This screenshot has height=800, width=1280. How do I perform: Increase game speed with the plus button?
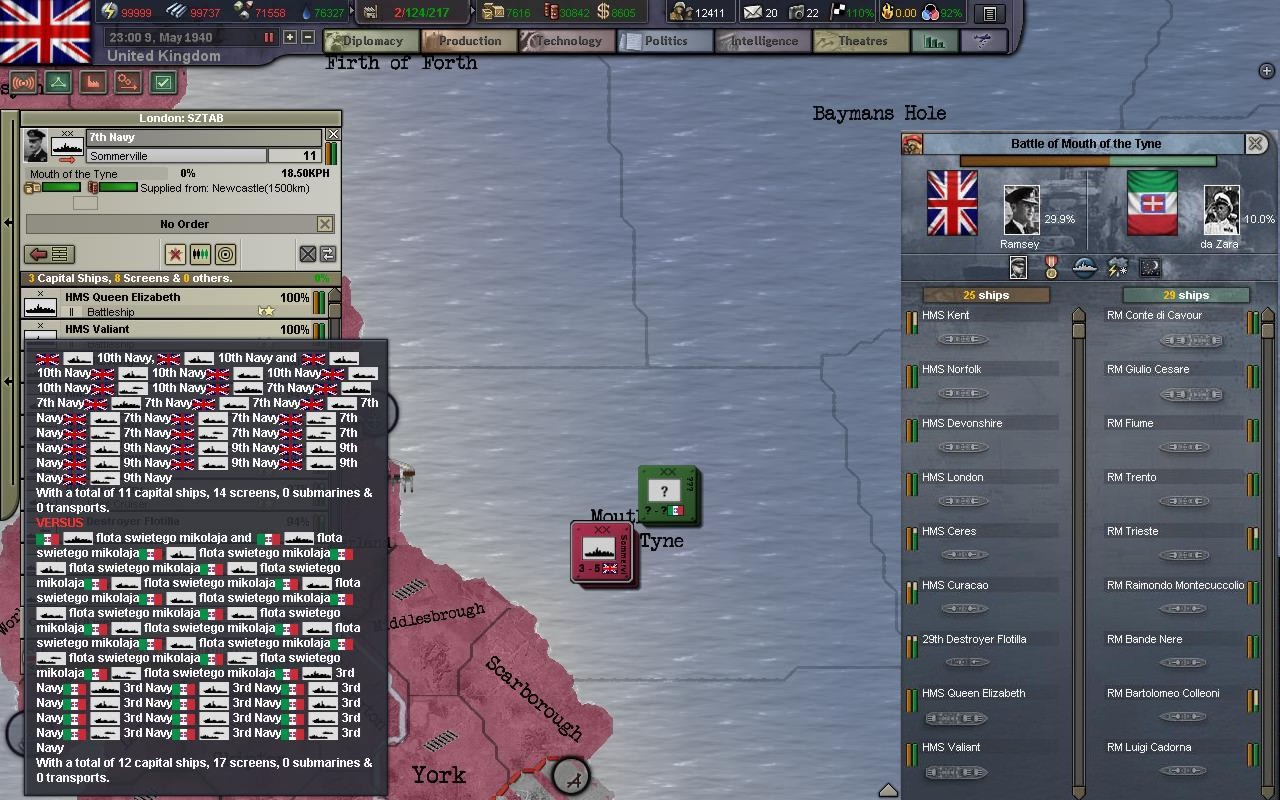(x=290, y=37)
